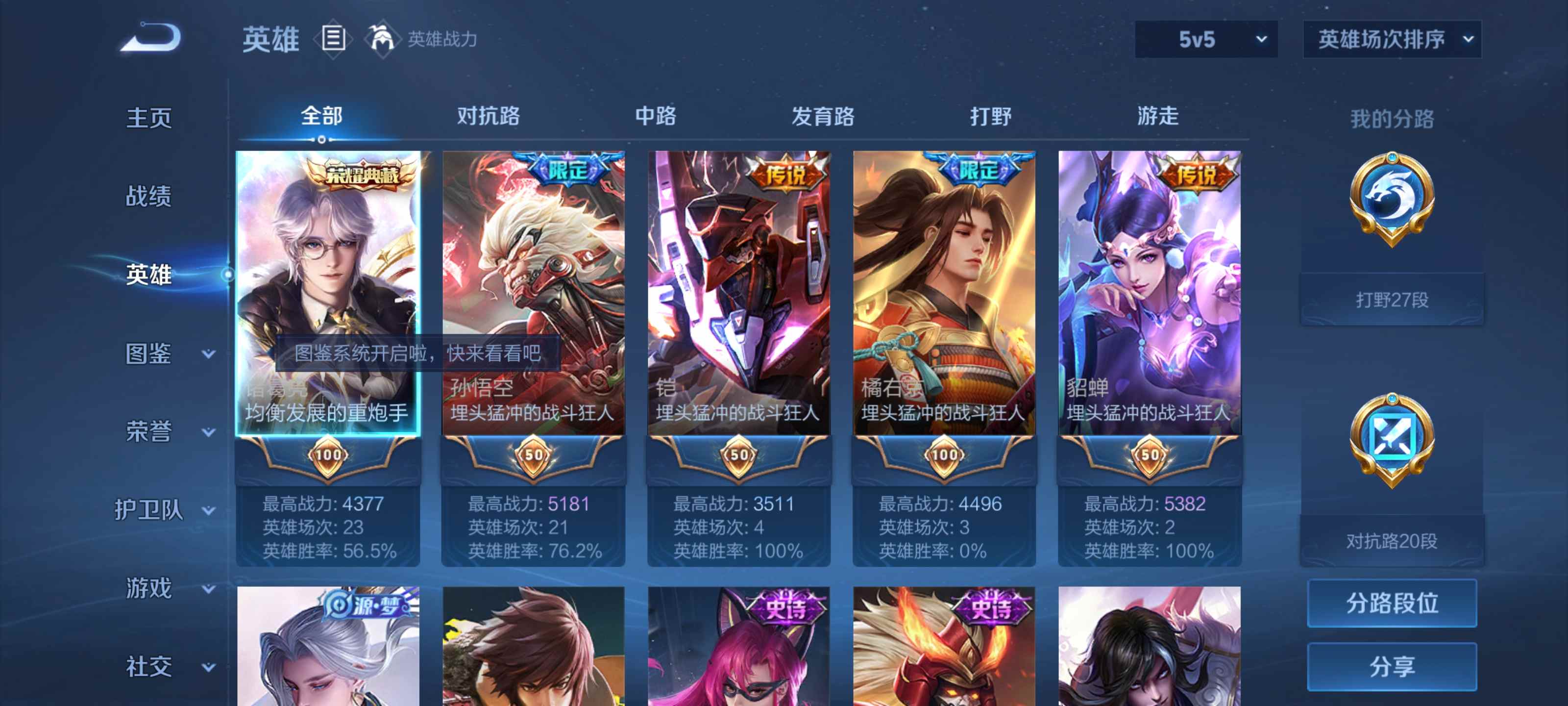Open 战绩 from the left sidebar
The height and width of the screenshot is (706, 1568).
click(x=148, y=197)
